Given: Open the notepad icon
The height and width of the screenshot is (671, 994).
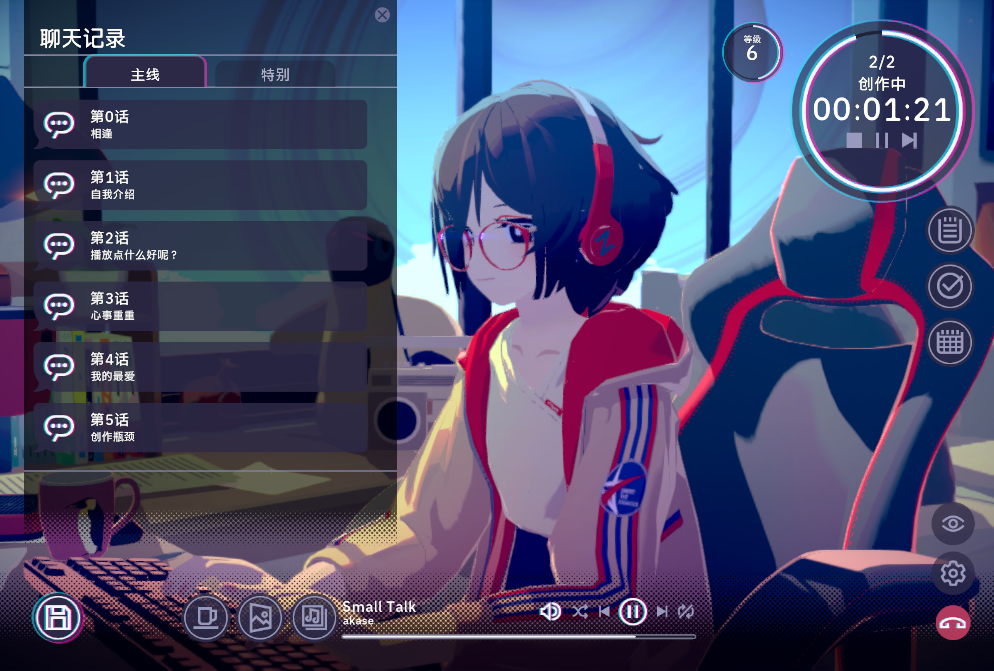Looking at the screenshot, I should [x=950, y=231].
